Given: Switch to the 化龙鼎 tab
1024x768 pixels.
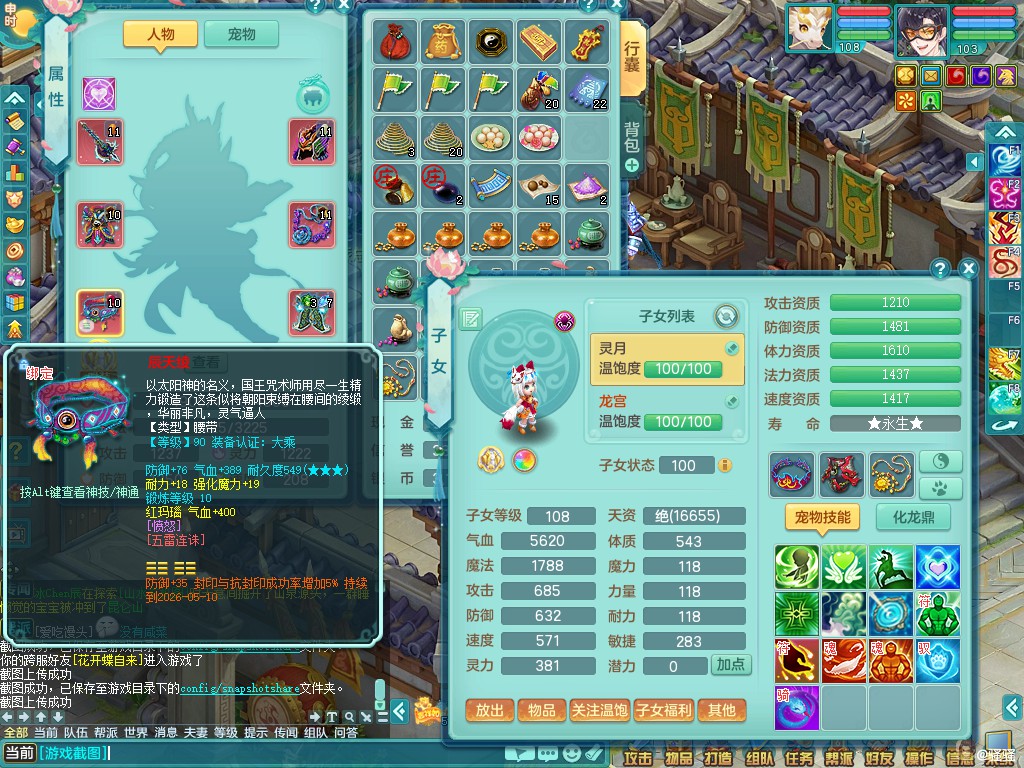Looking at the screenshot, I should (913, 517).
